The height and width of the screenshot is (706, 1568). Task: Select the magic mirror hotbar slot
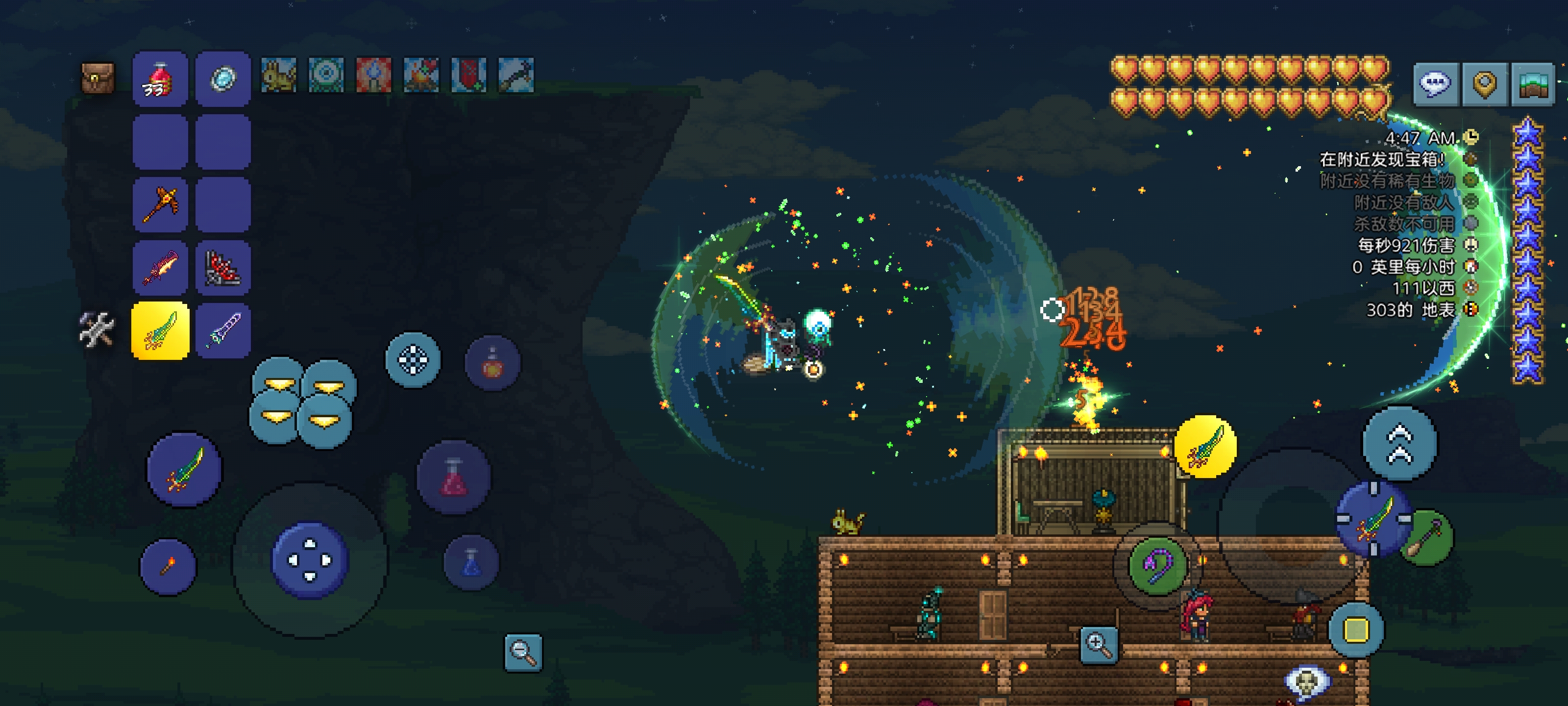(223, 79)
